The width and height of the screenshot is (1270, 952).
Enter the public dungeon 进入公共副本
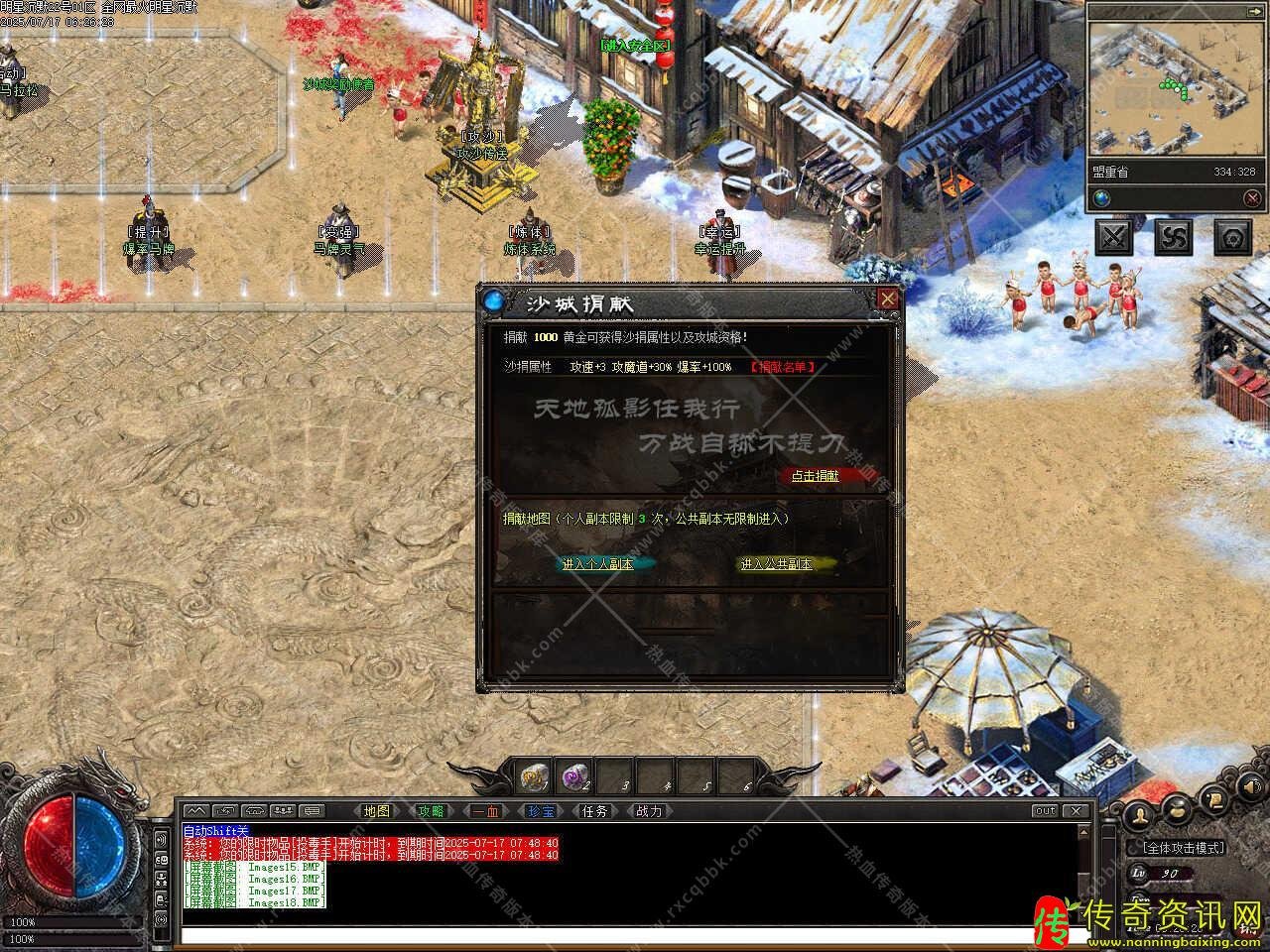776,564
